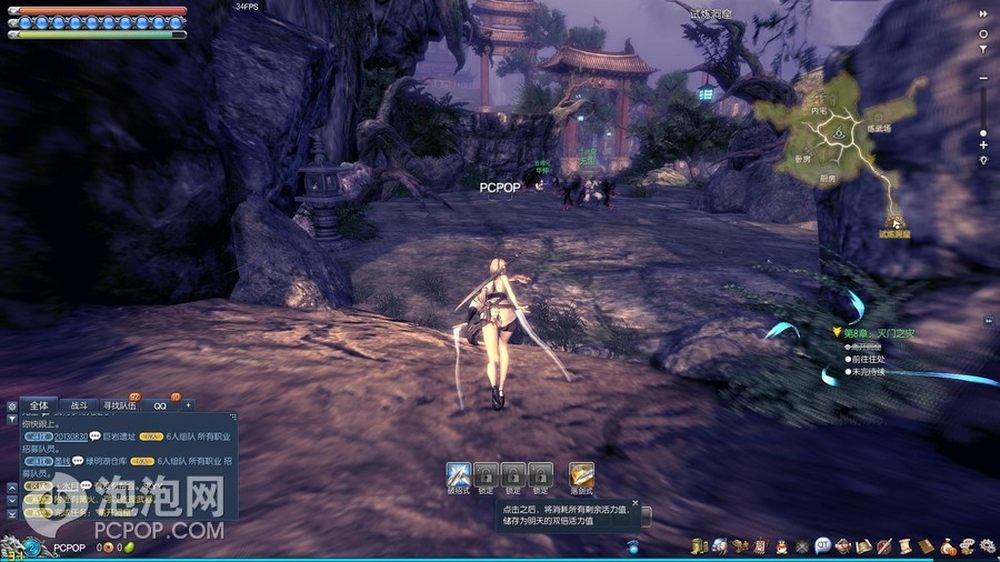Switch to the 全体 chat tab
1000x562 pixels.
[39, 405]
